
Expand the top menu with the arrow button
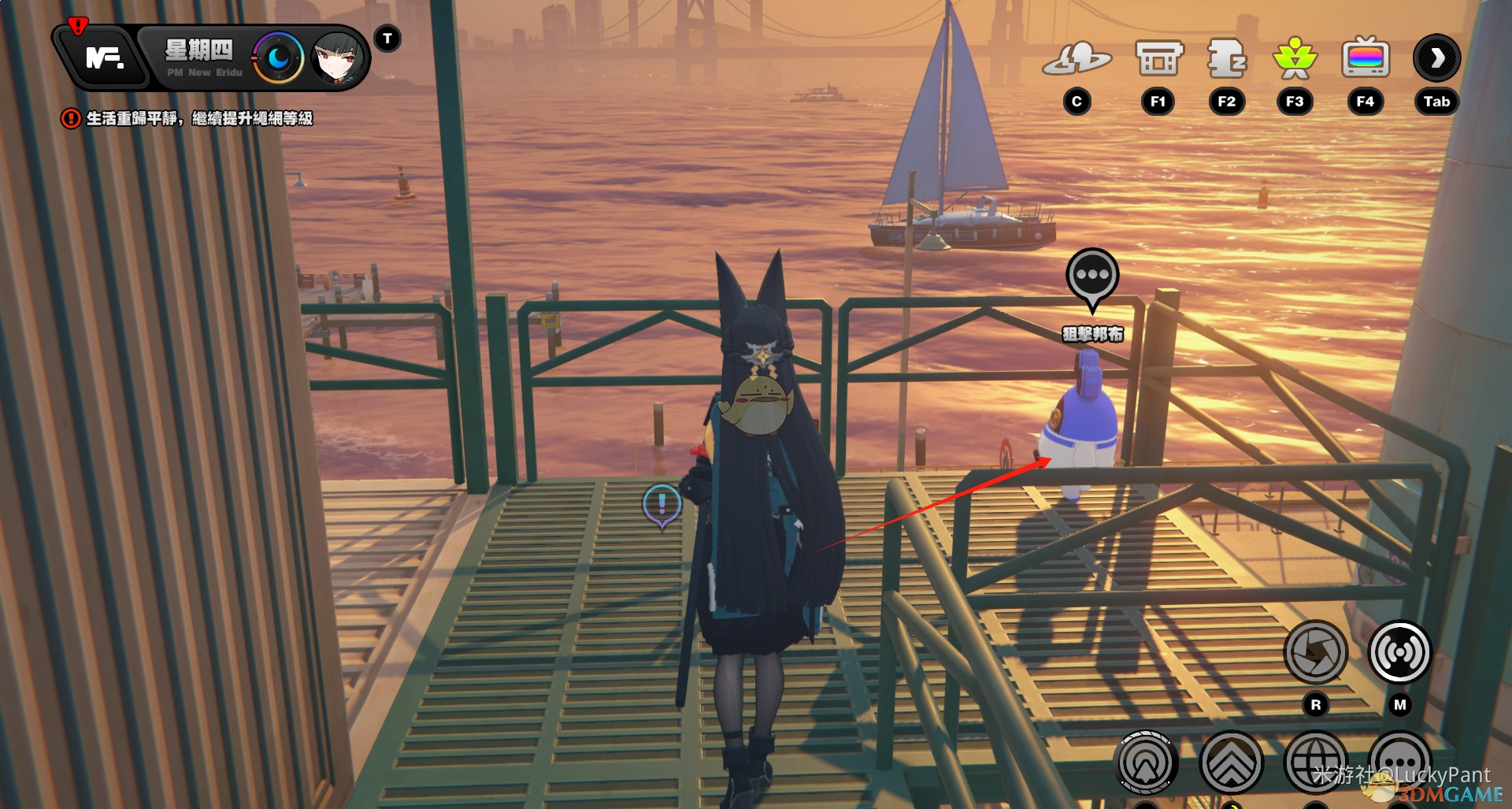tap(1436, 58)
